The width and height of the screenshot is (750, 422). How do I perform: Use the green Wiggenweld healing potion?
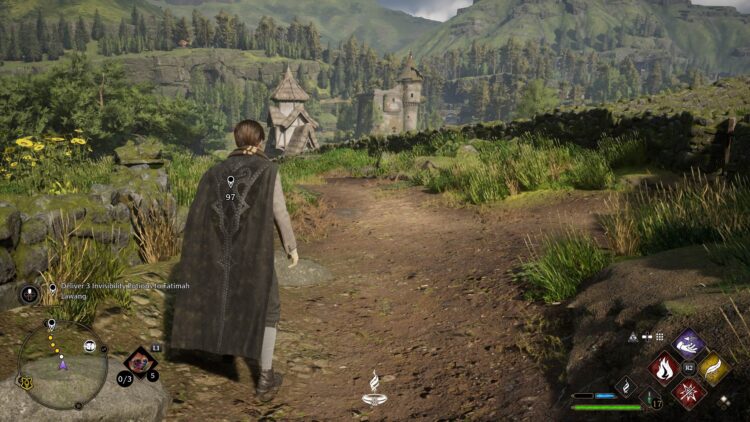click(x=652, y=399)
